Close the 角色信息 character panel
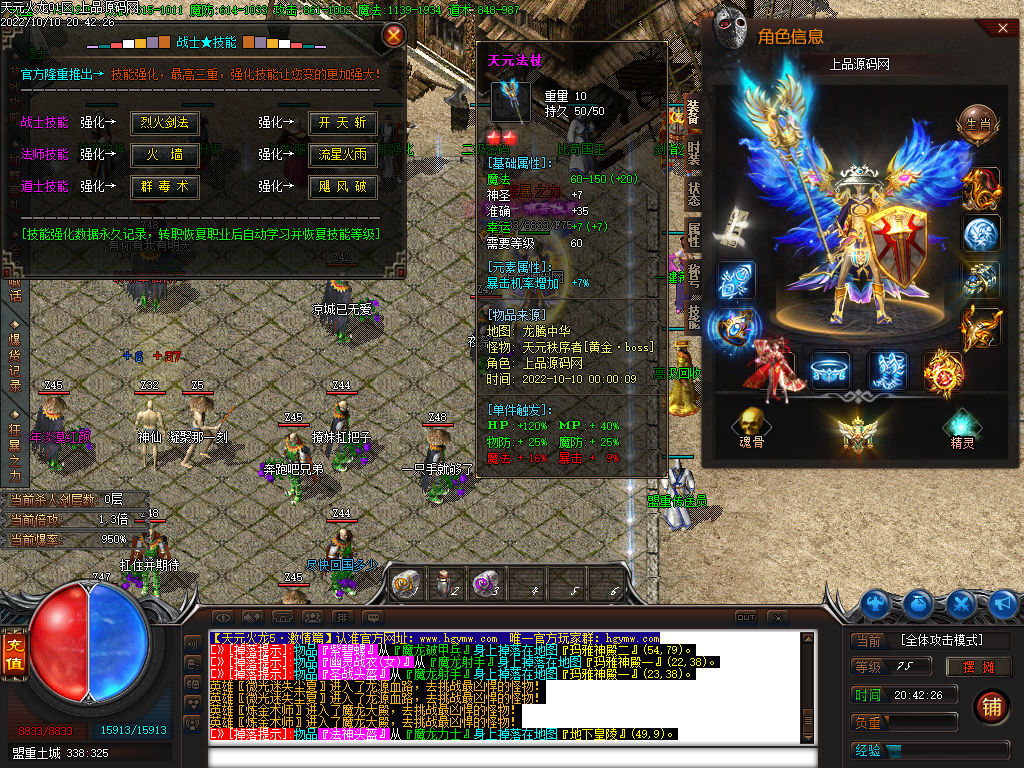 pyautogui.click(x=1004, y=29)
